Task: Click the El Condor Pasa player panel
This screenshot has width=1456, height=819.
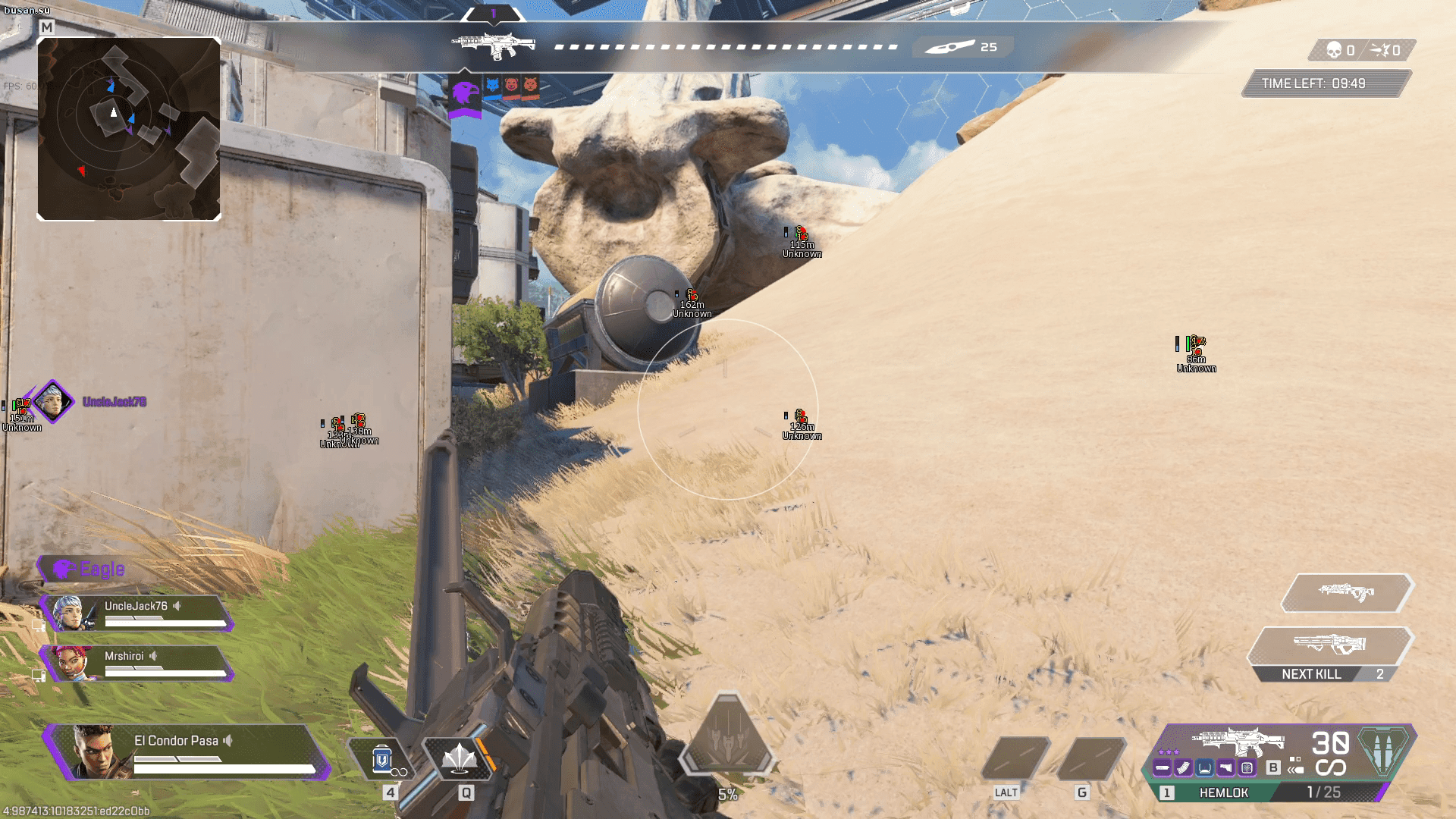Action: [190, 751]
